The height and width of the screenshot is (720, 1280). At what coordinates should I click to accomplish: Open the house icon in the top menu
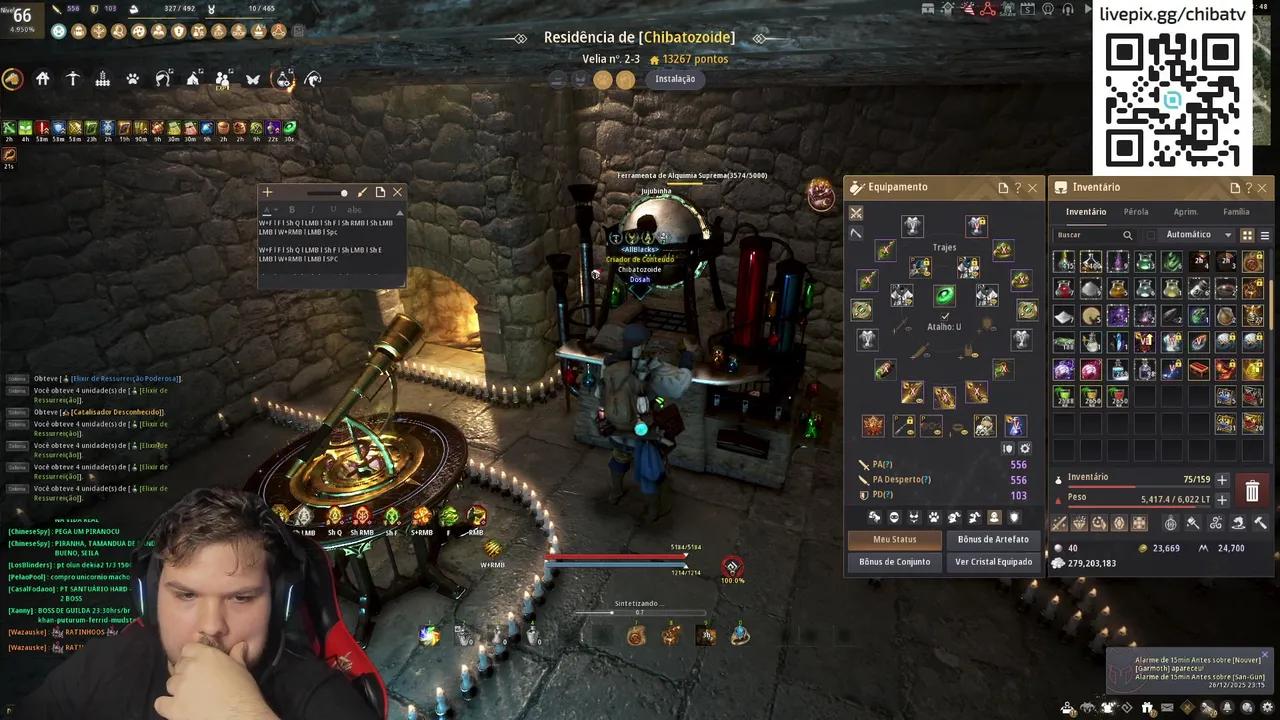(43, 79)
